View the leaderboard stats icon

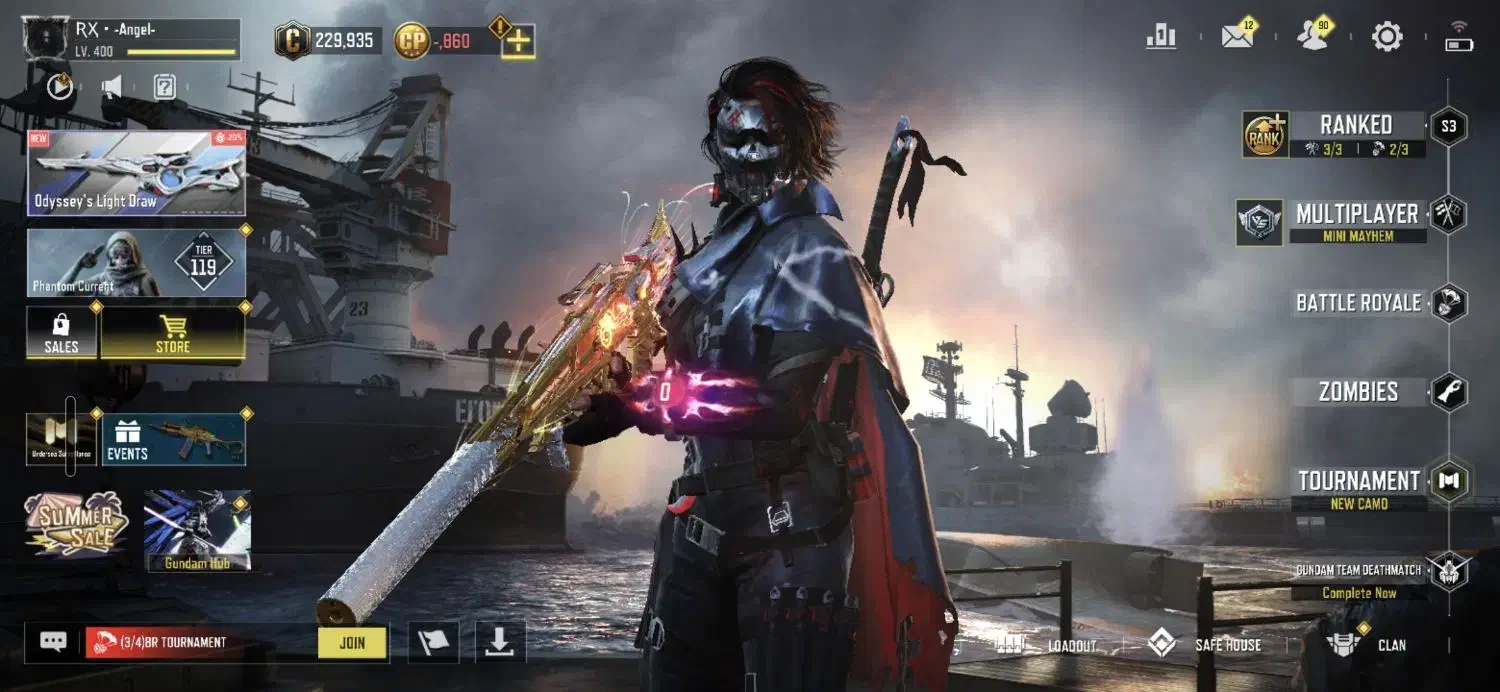tap(1161, 37)
